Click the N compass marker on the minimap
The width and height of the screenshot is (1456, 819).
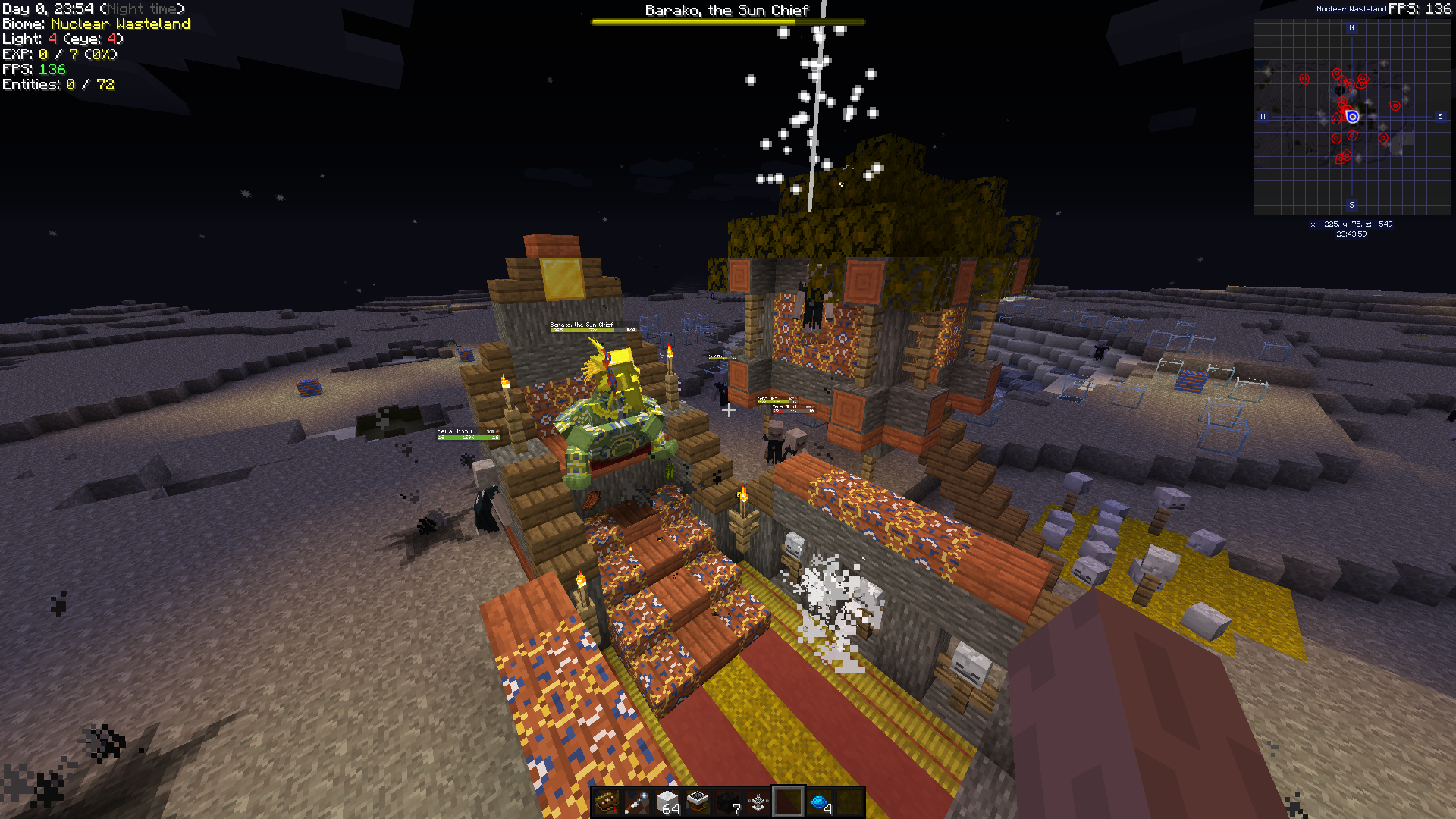pyautogui.click(x=1352, y=28)
